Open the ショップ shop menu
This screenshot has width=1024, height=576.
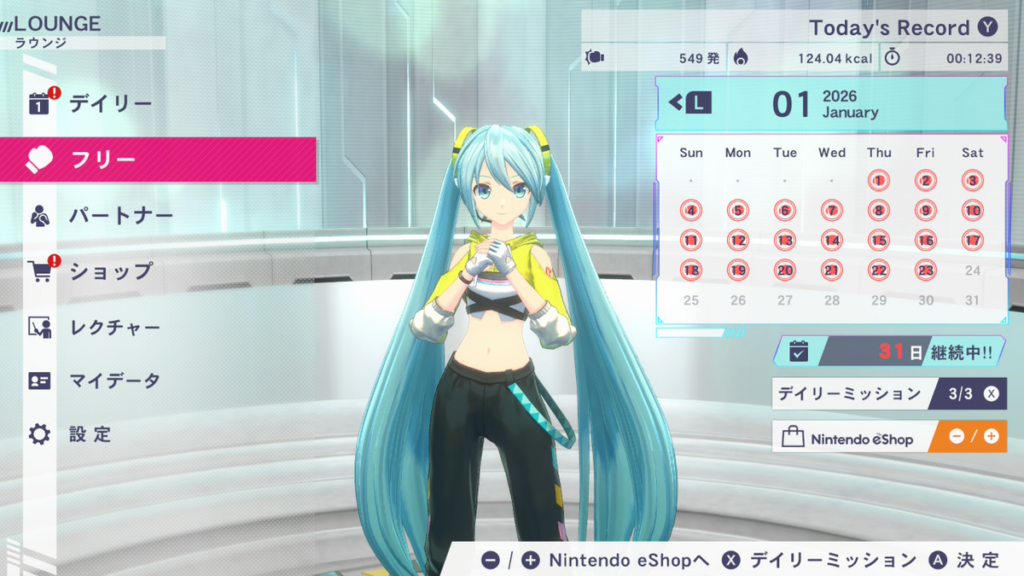[110, 271]
